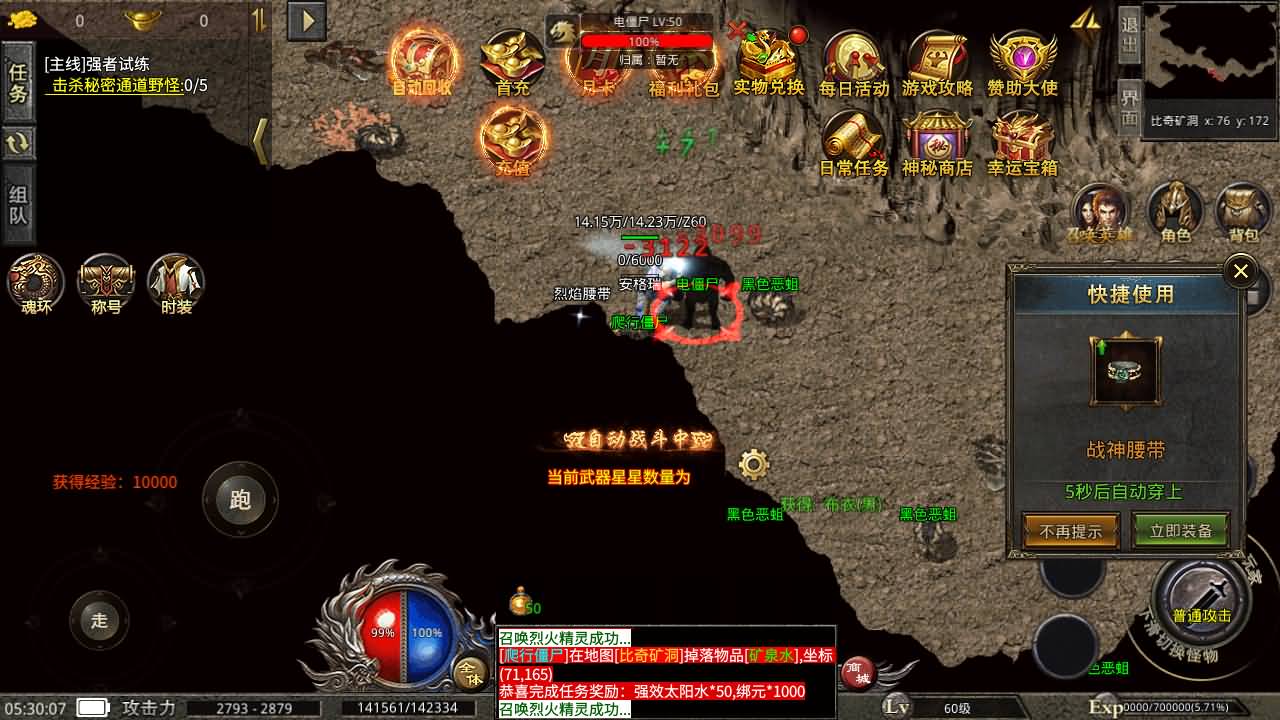1280x720 pixels.
Task: Switch to 走 walk mode
Action: pyautogui.click(x=98, y=620)
